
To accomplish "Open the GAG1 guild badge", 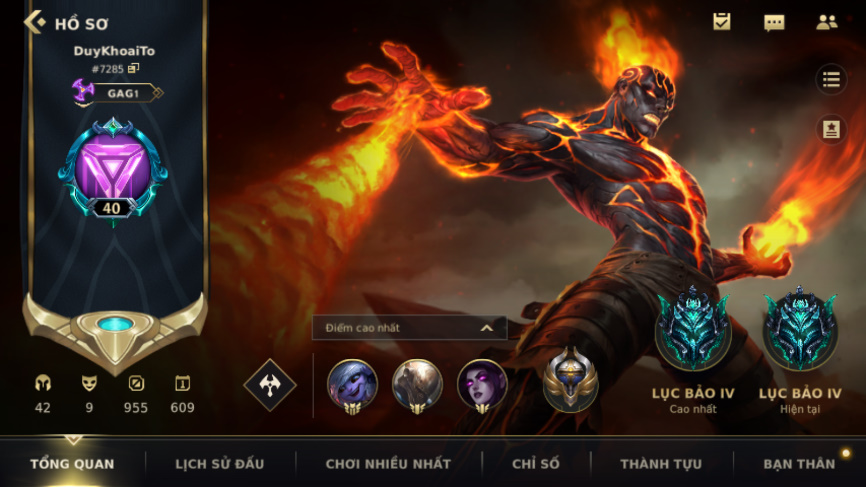I will tap(117, 93).
